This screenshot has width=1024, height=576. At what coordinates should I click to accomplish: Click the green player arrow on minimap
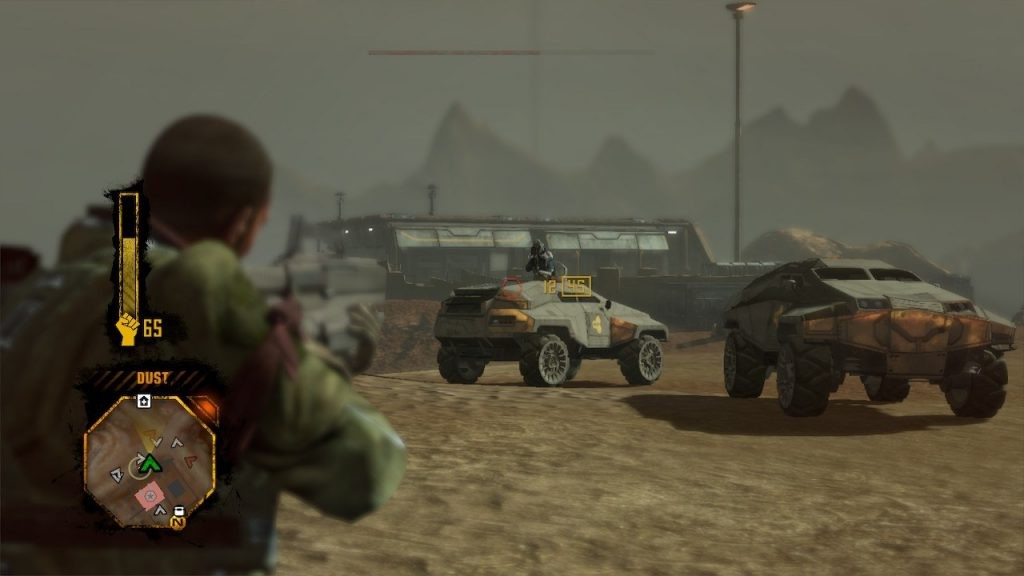click(x=150, y=462)
